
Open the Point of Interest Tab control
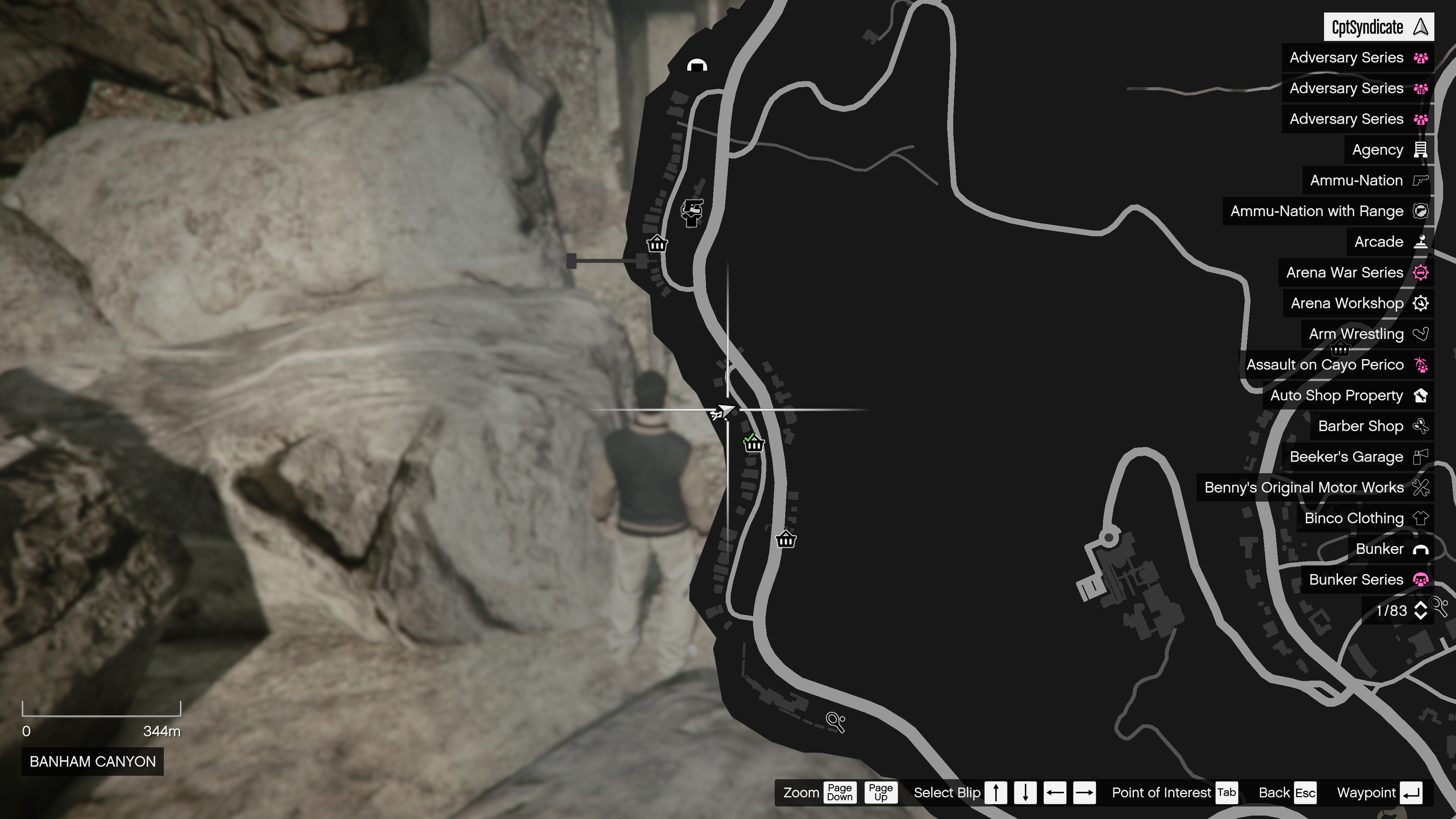(1227, 792)
